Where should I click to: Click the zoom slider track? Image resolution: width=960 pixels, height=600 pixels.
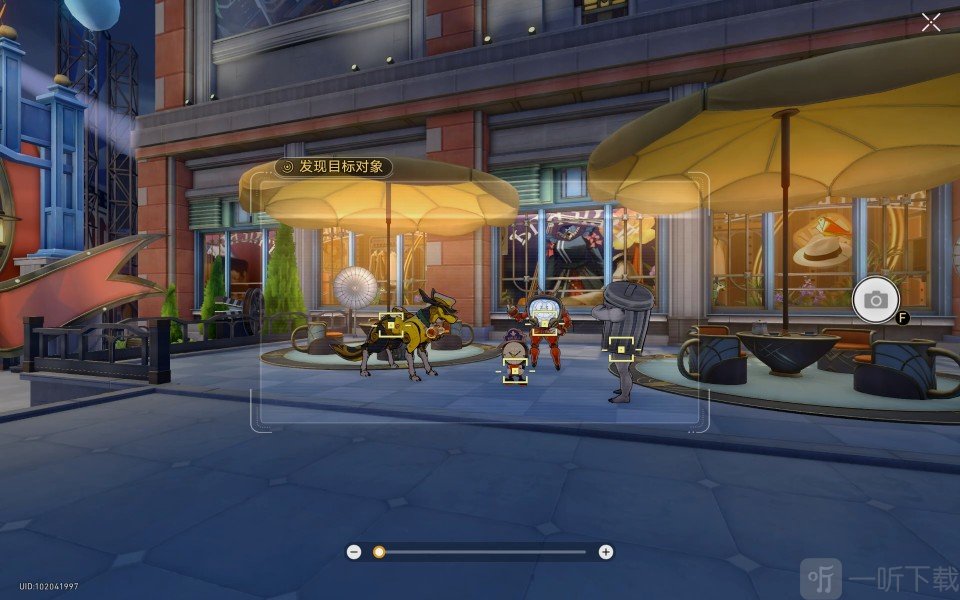(x=480, y=552)
